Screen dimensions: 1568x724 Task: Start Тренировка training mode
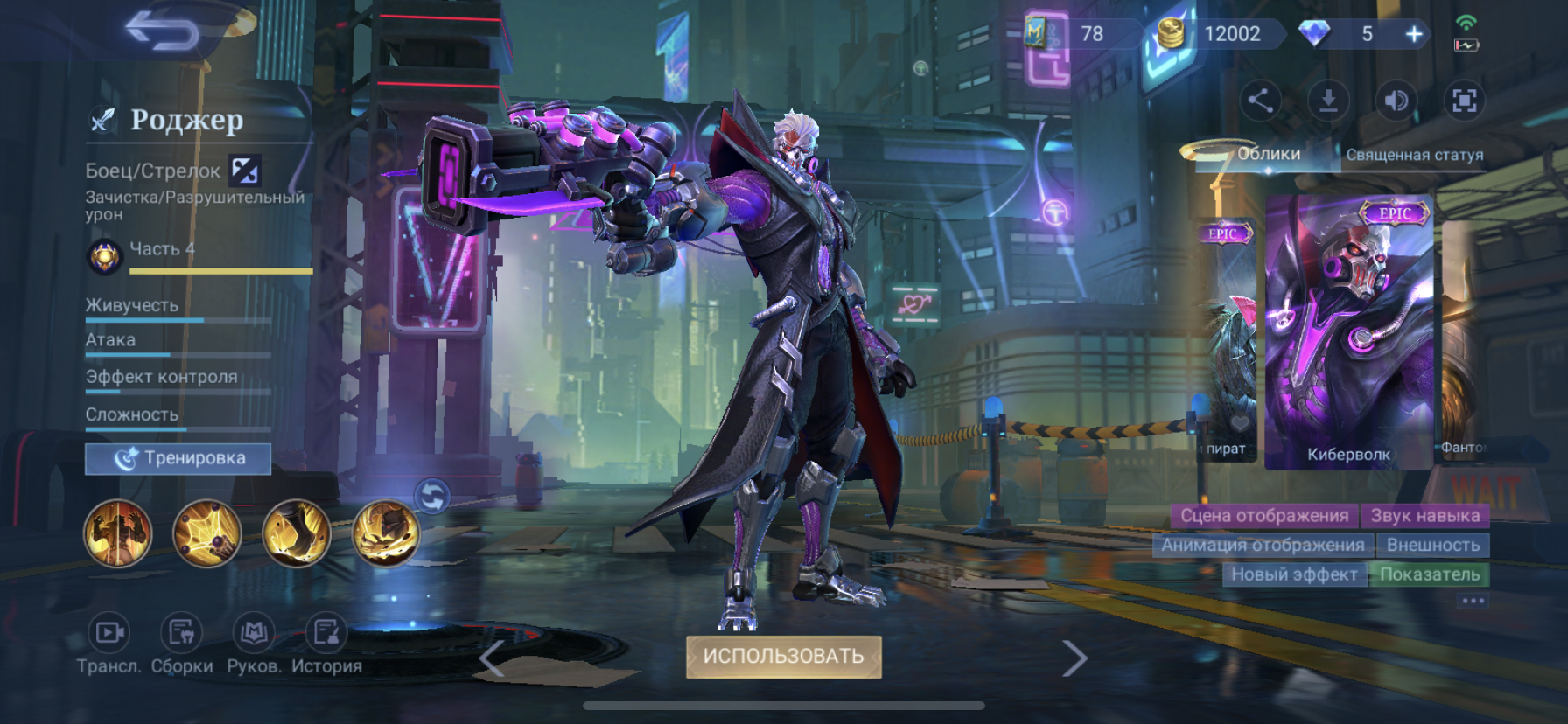pyautogui.click(x=178, y=458)
